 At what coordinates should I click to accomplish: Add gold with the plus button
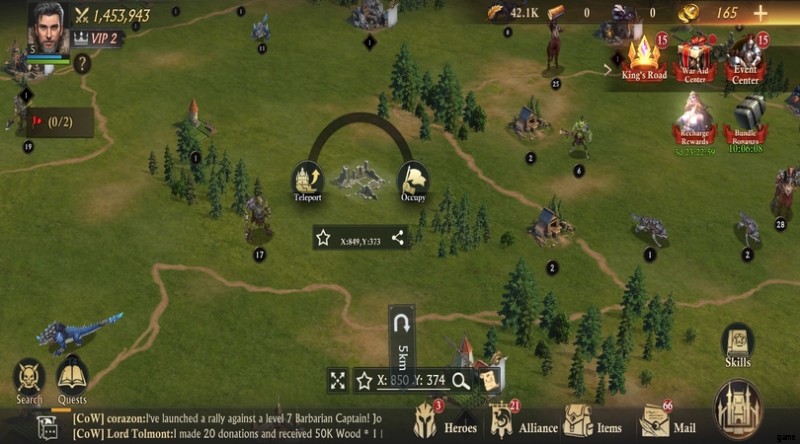click(x=760, y=13)
